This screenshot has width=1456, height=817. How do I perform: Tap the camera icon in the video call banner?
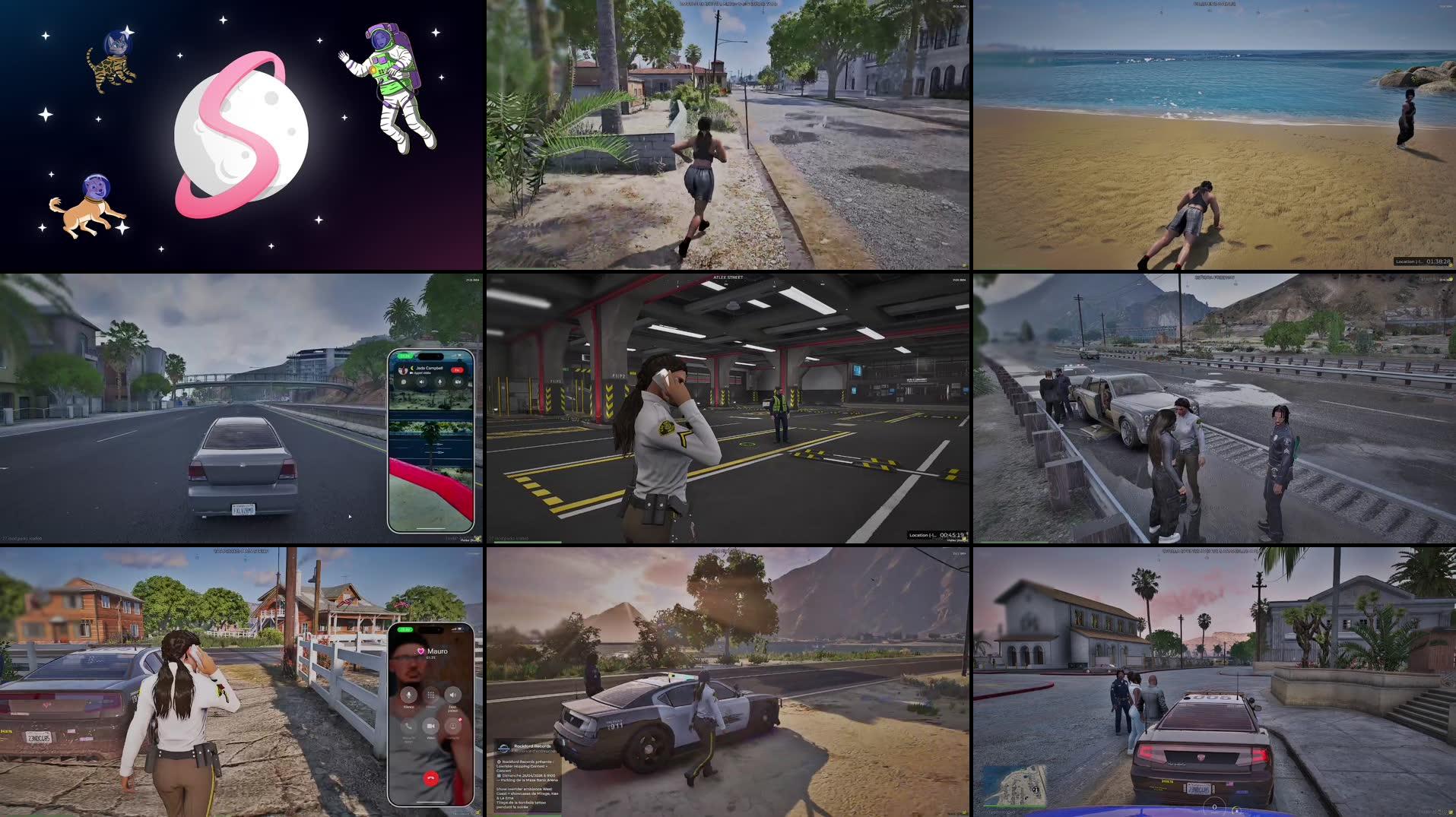pos(458,382)
